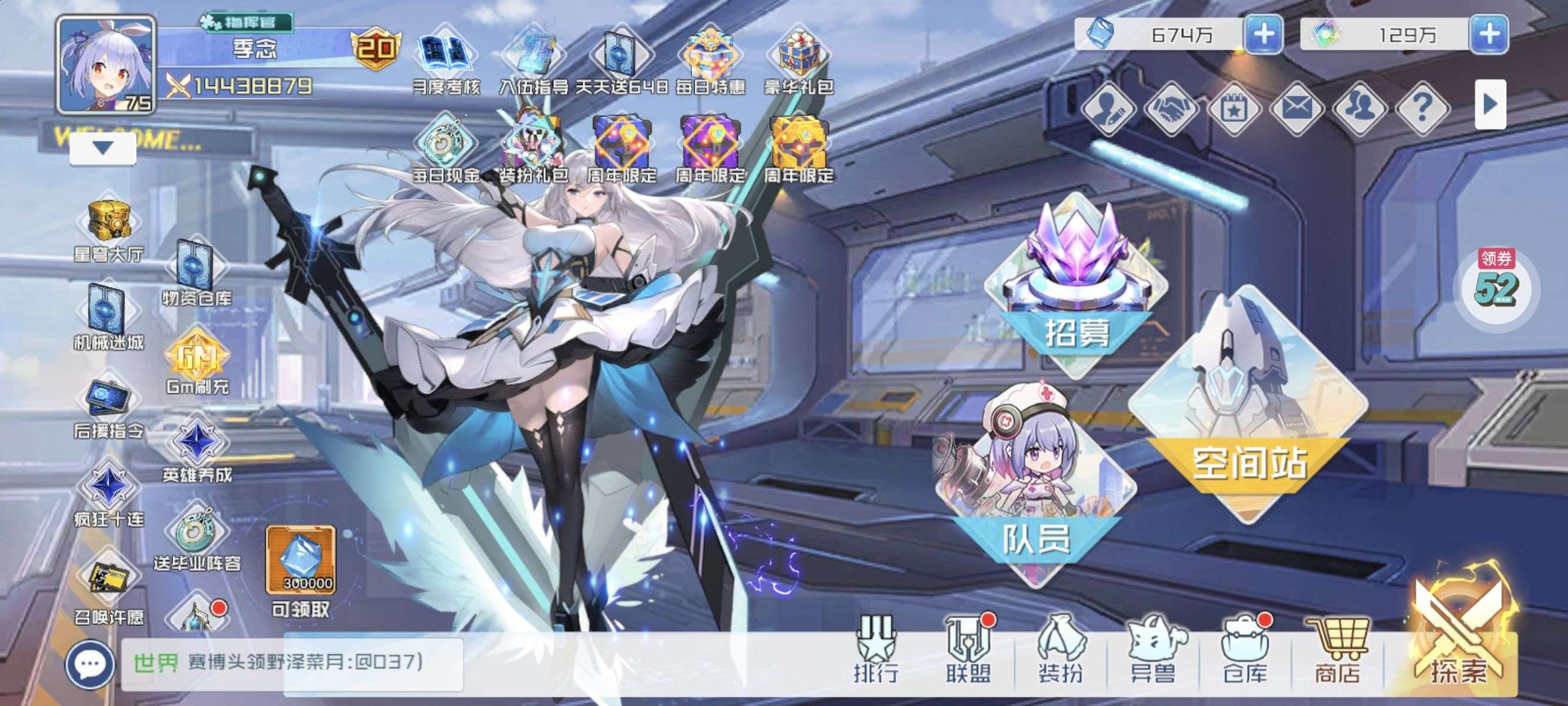Open the world chat bubble
This screenshot has width=1568, height=706.
click(90, 664)
